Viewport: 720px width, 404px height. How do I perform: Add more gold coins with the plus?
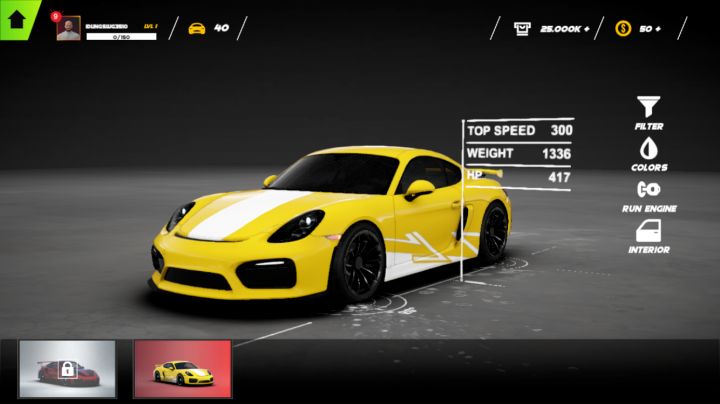point(657,29)
